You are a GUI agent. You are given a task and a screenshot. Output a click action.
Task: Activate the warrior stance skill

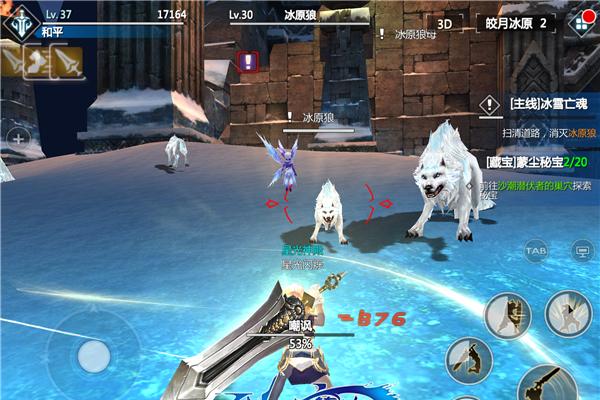(x=507, y=314)
